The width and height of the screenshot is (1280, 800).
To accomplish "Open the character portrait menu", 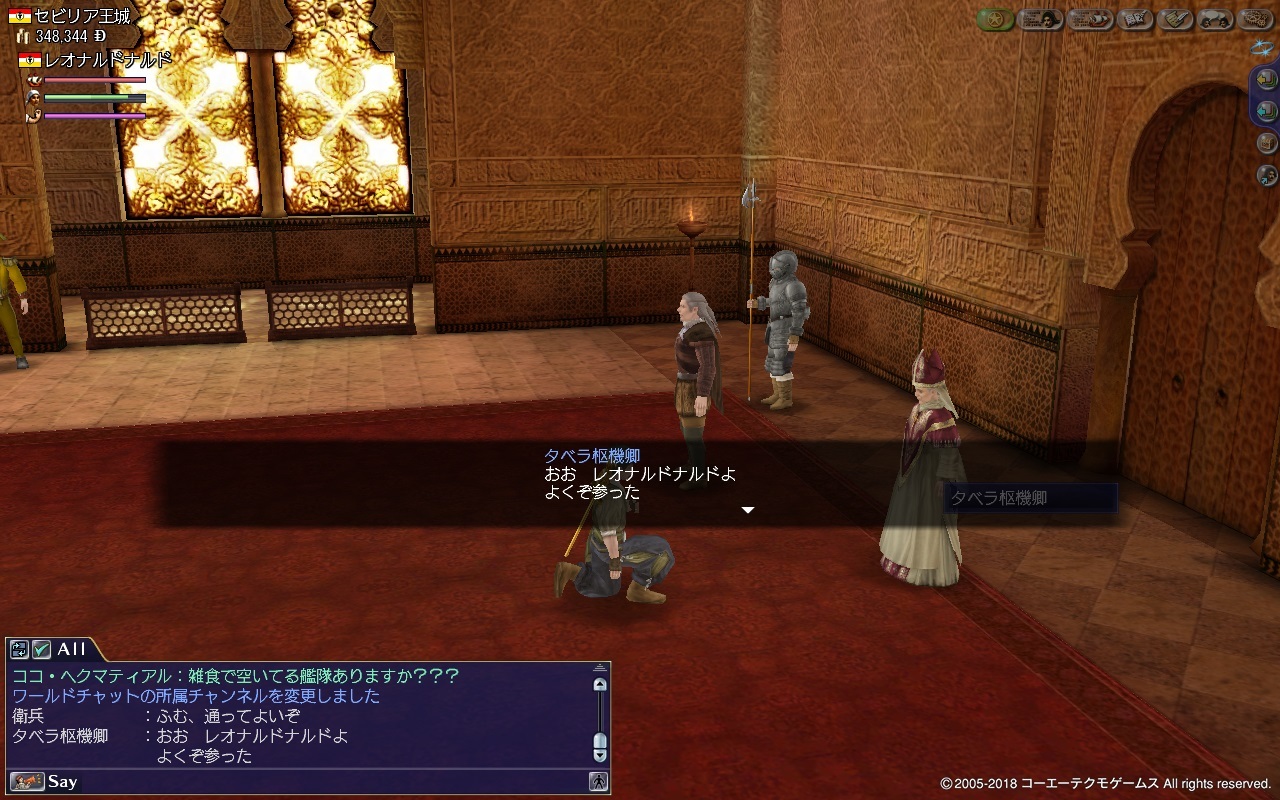I will (1040, 20).
